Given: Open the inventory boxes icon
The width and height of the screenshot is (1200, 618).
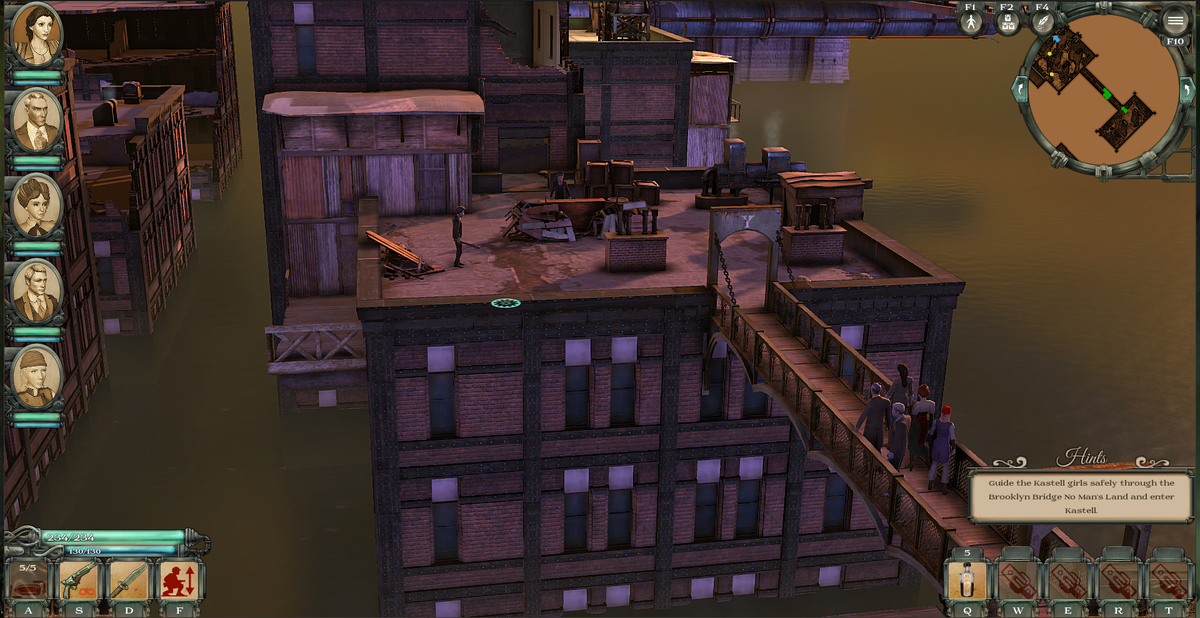Looking at the screenshot, I should tap(1007, 23).
